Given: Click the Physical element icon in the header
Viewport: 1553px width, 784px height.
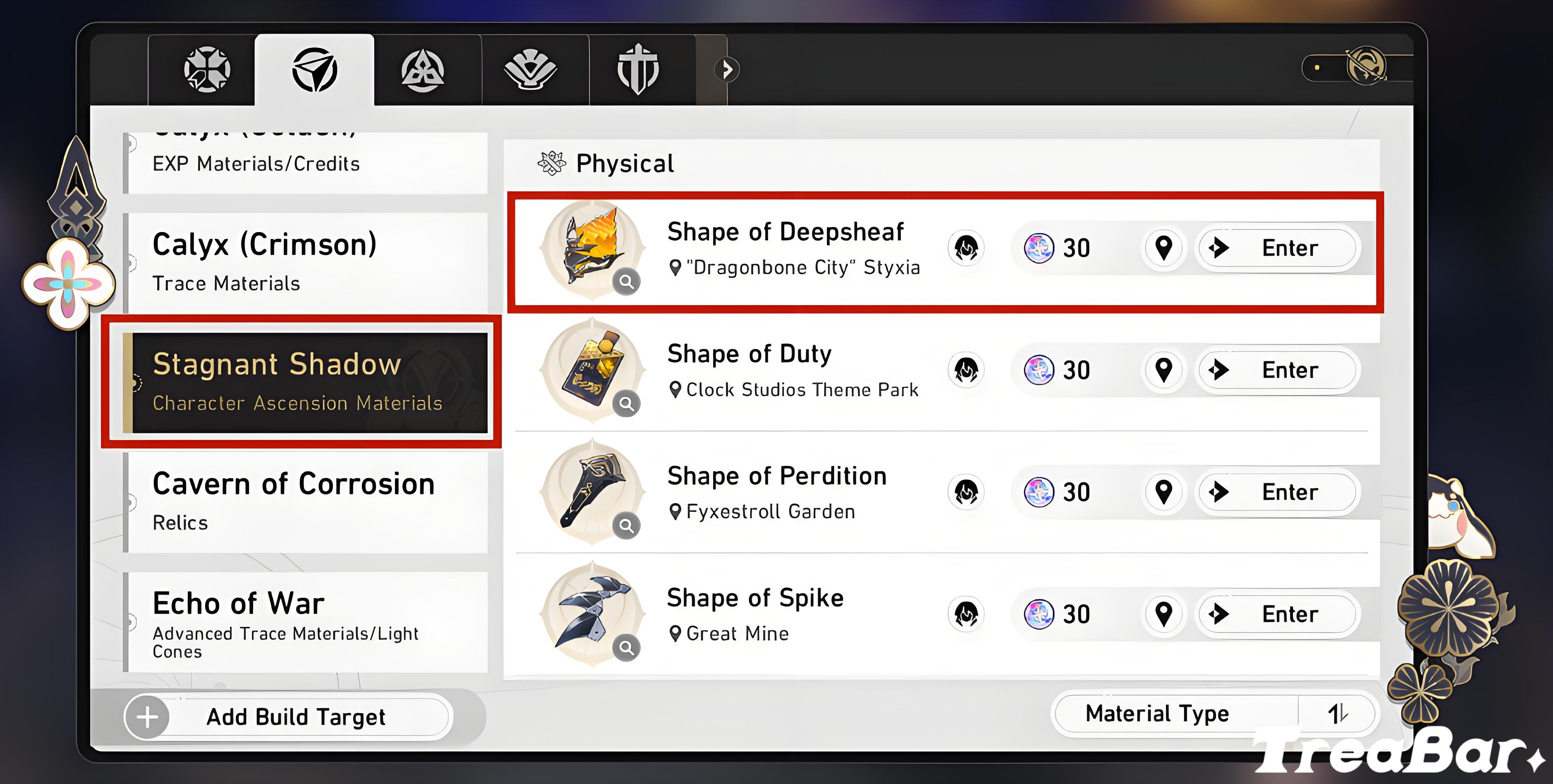Looking at the screenshot, I should [551, 162].
